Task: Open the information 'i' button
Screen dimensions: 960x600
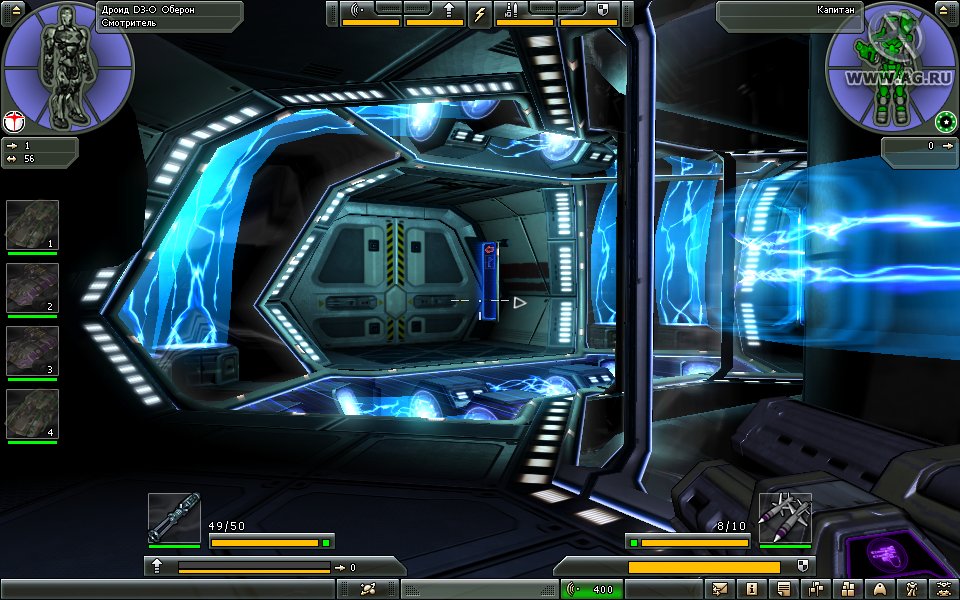Action: pyautogui.click(x=752, y=589)
